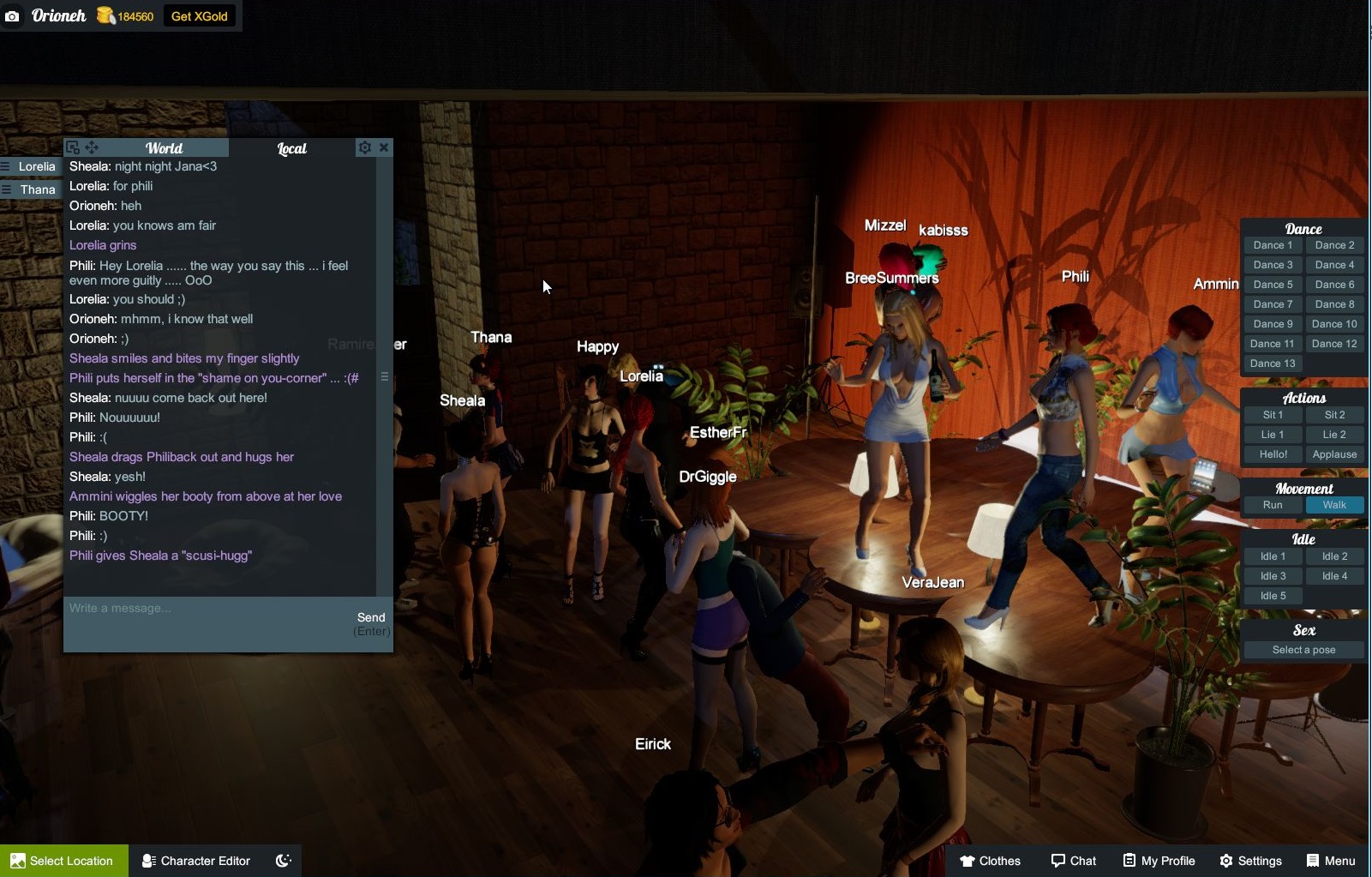The height and width of the screenshot is (877, 1372).
Task: Open the Clothes panel
Action: click(991, 861)
